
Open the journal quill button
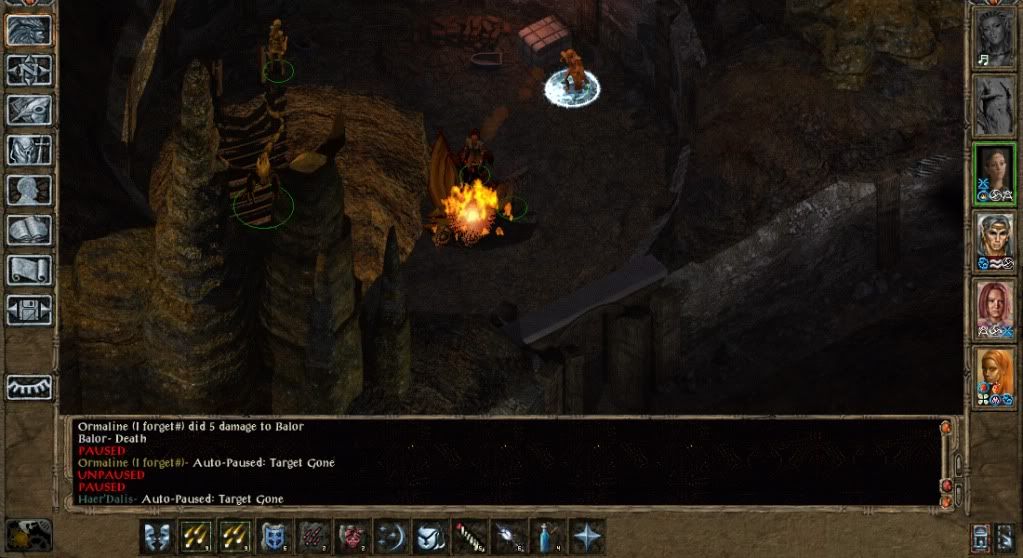point(29,110)
